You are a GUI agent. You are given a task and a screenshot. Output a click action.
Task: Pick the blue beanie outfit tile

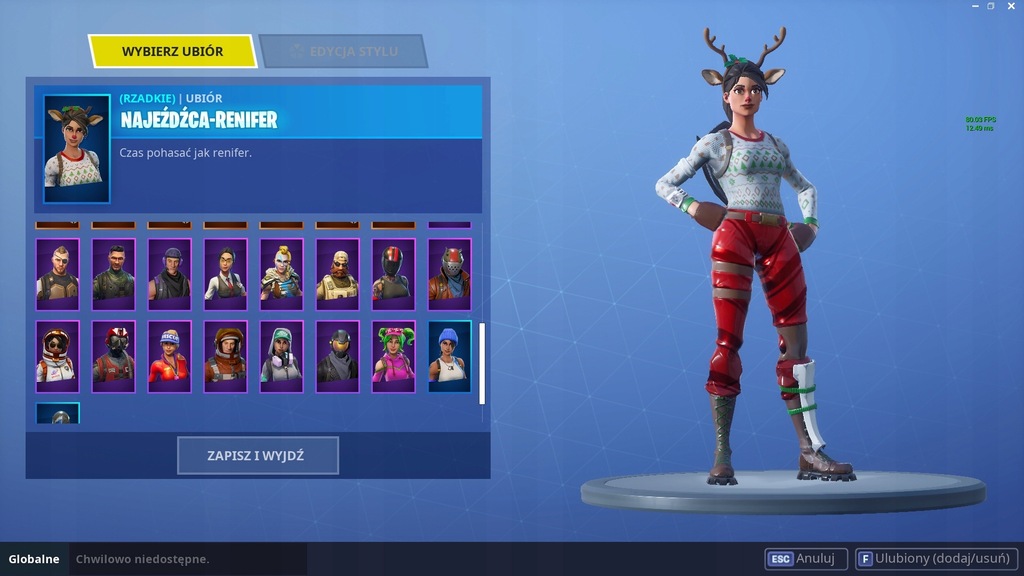point(449,356)
